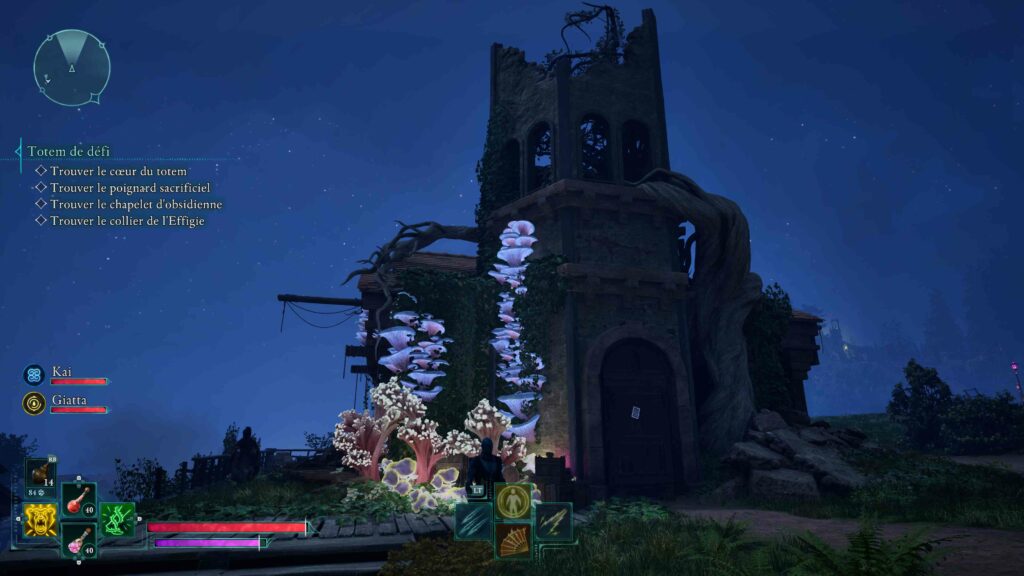This screenshot has width=1024, height=576.
Task: Click the circular minimap compass
Action: point(72,68)
